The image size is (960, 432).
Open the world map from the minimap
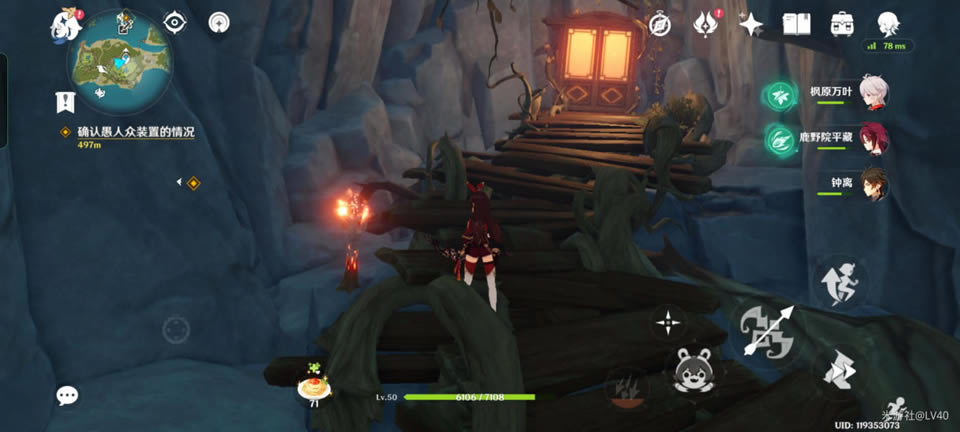(118, 60)
